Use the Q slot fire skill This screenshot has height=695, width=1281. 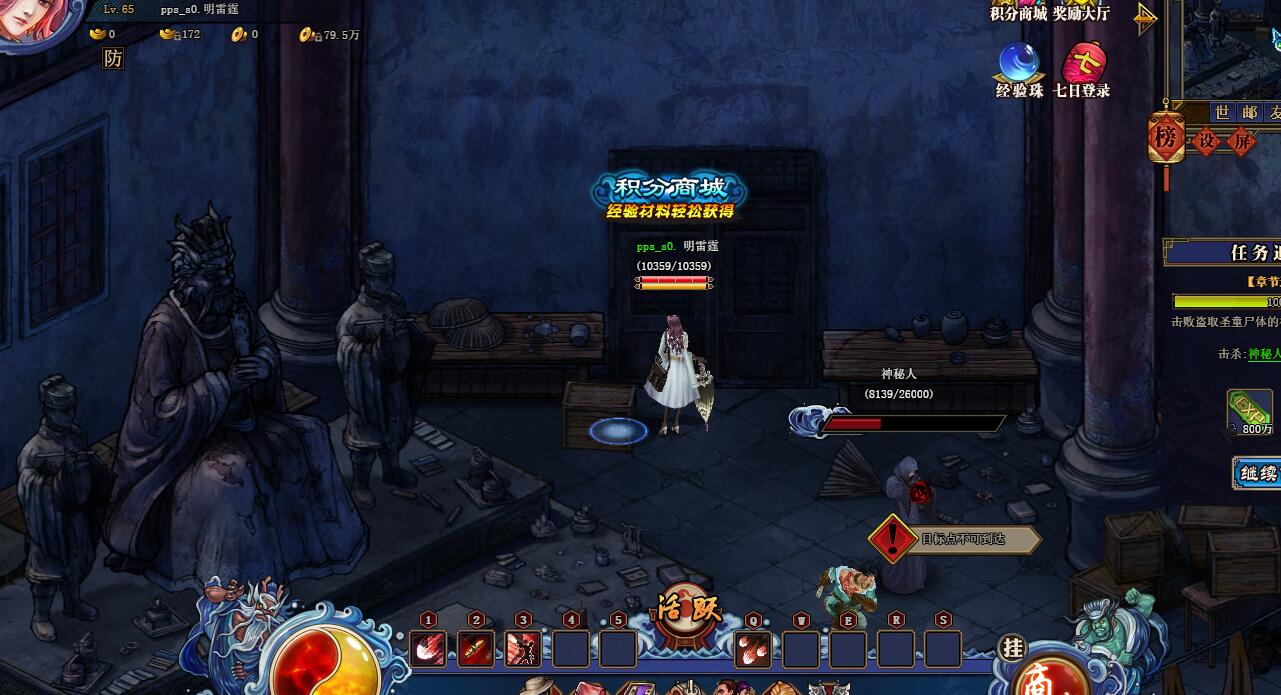[x=753, y=649]
